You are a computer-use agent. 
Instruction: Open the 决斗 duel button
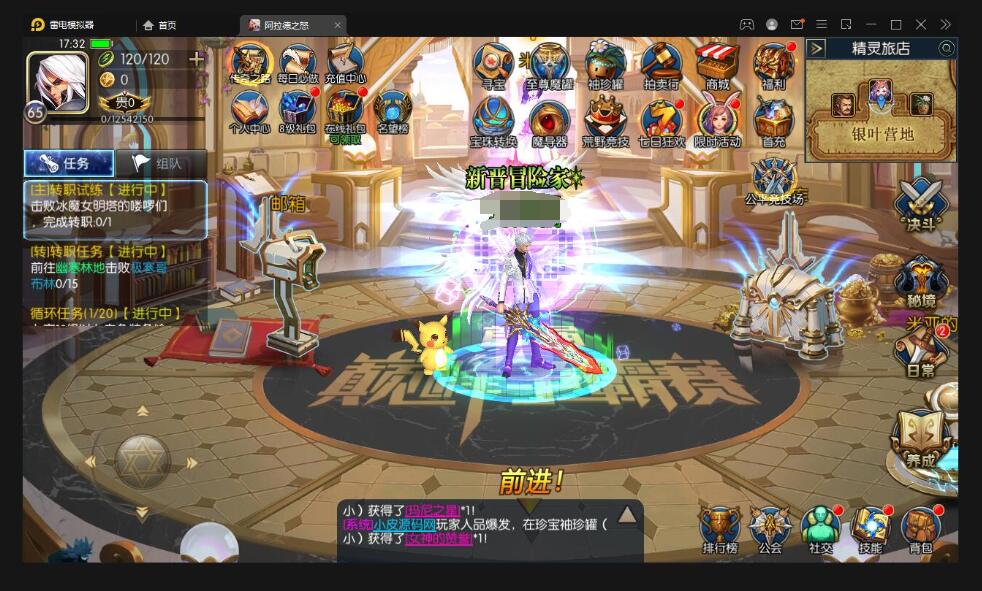pos(920,204)
